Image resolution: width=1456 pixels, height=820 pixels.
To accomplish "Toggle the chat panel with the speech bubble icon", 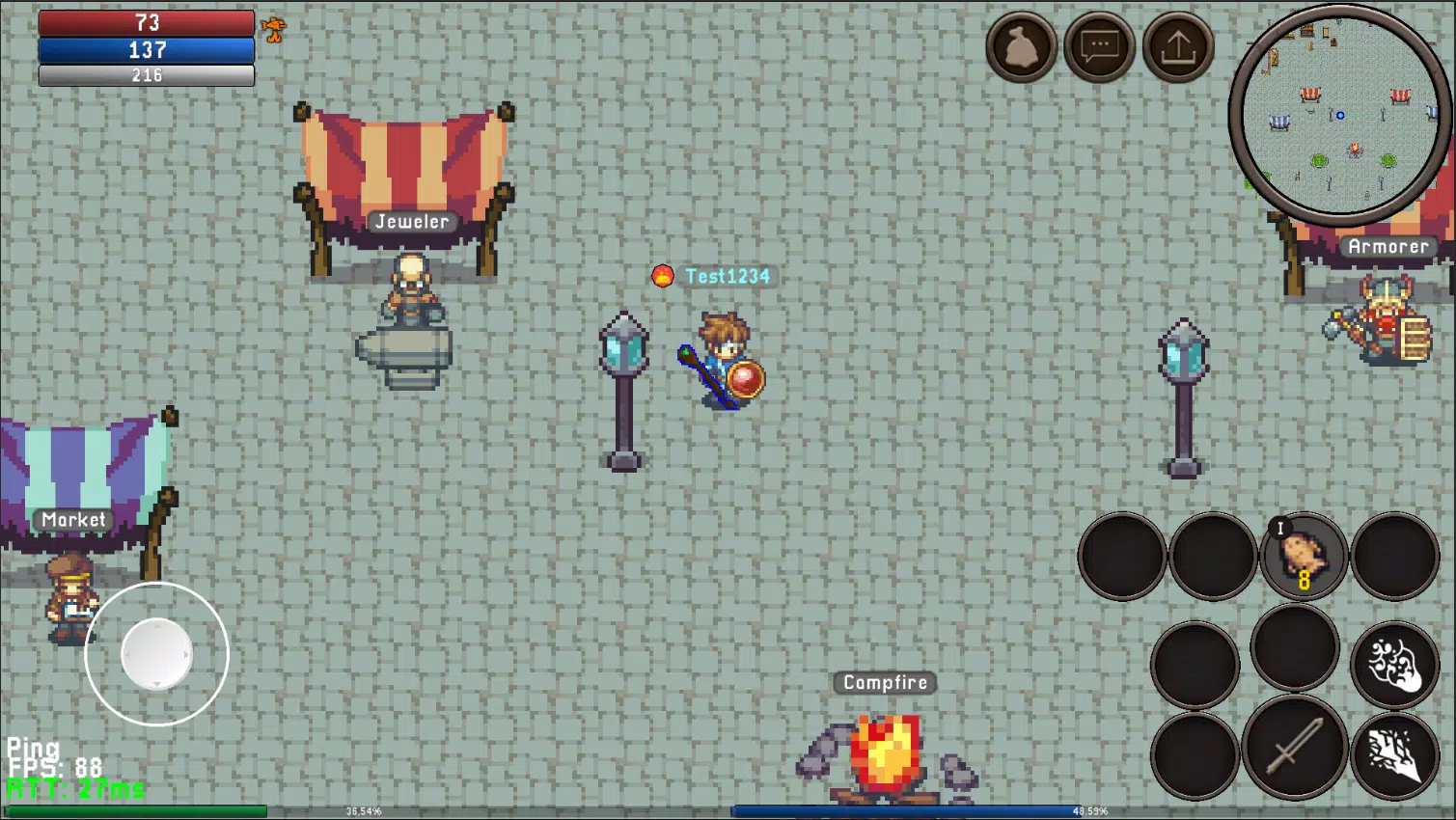I will tap(1099, 45).
